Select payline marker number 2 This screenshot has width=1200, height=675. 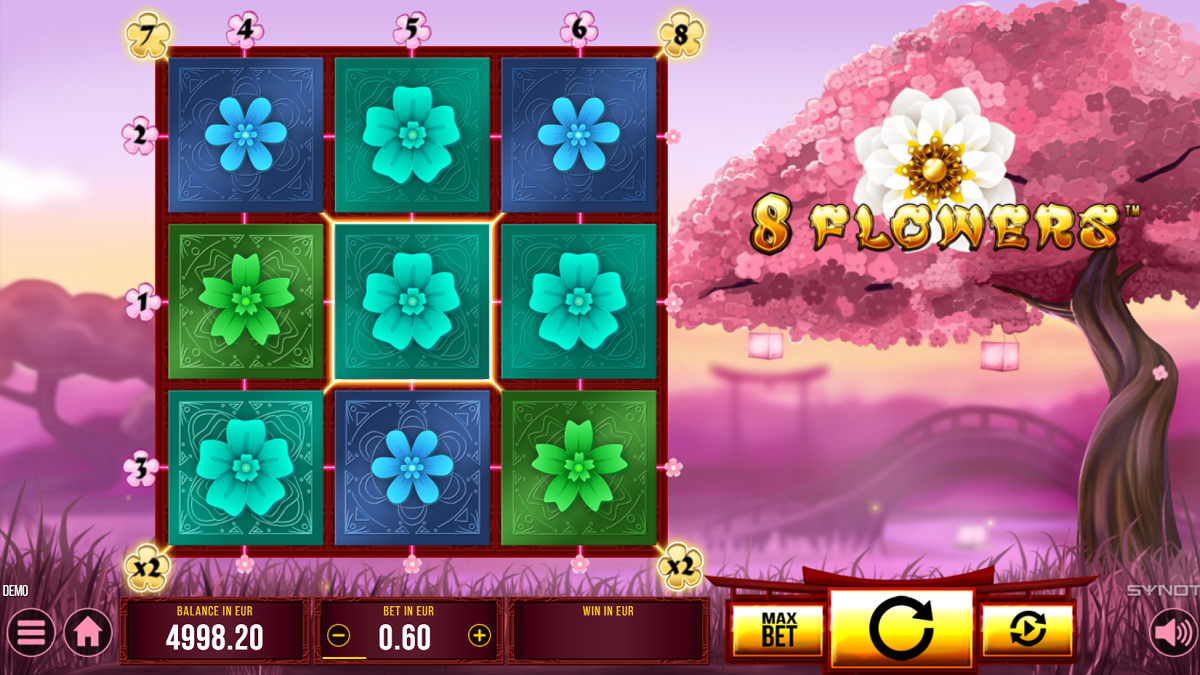(140, 135)
